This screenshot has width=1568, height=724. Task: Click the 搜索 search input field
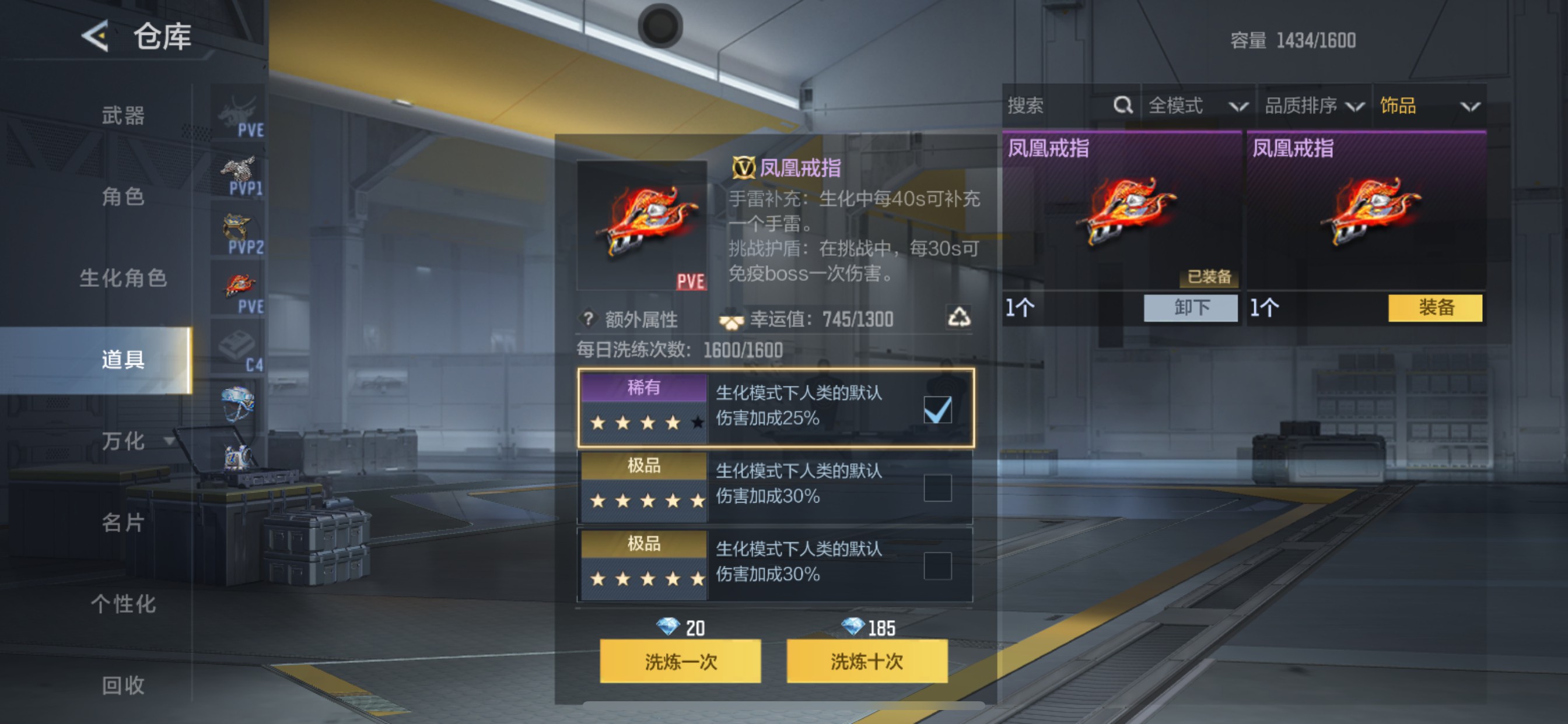coord(1059,105)
